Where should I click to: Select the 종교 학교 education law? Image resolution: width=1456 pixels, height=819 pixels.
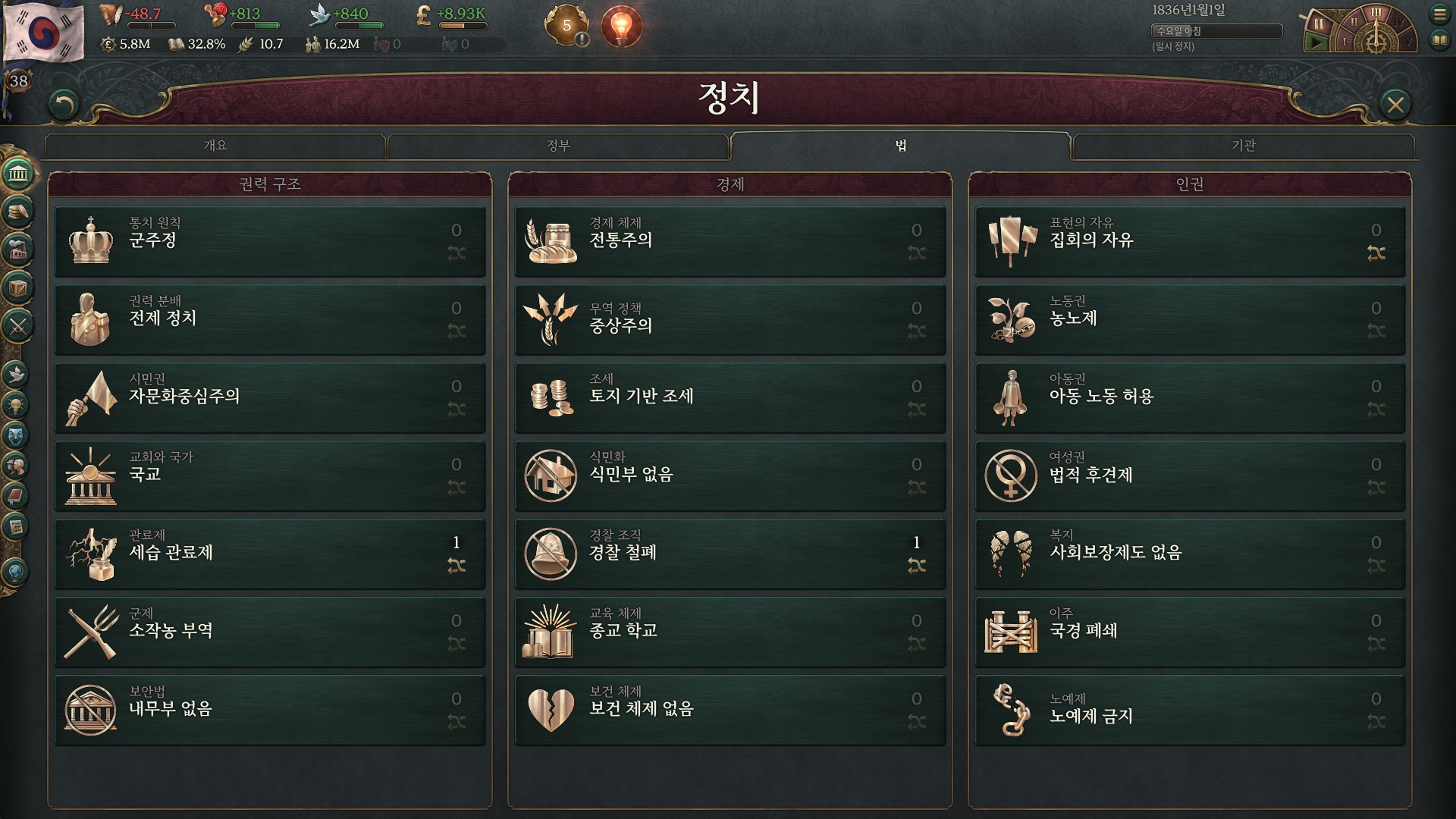[730, 632]
